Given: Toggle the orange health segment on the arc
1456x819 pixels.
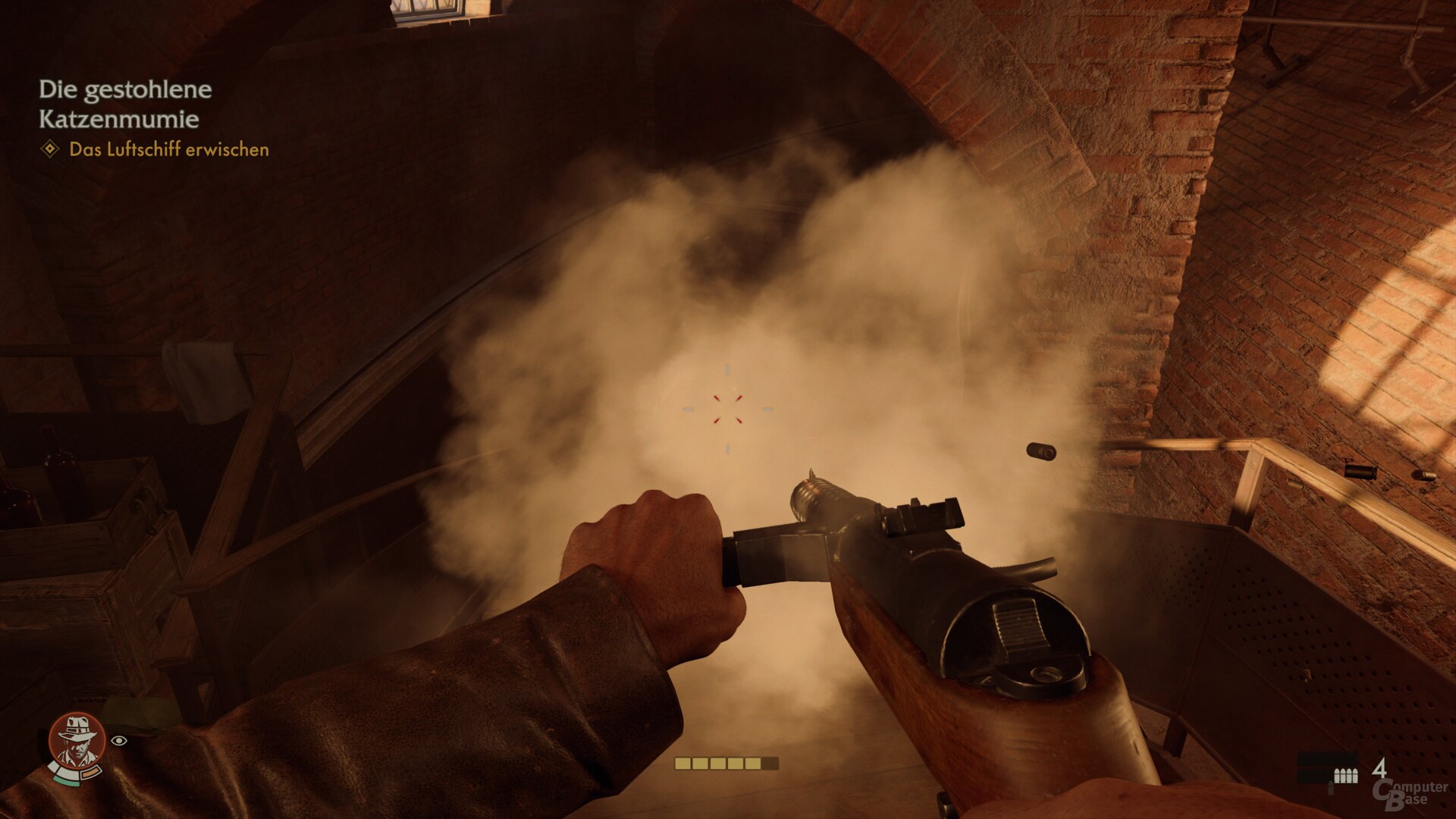Looking at the screenshot, I should [x=90, y=772].
